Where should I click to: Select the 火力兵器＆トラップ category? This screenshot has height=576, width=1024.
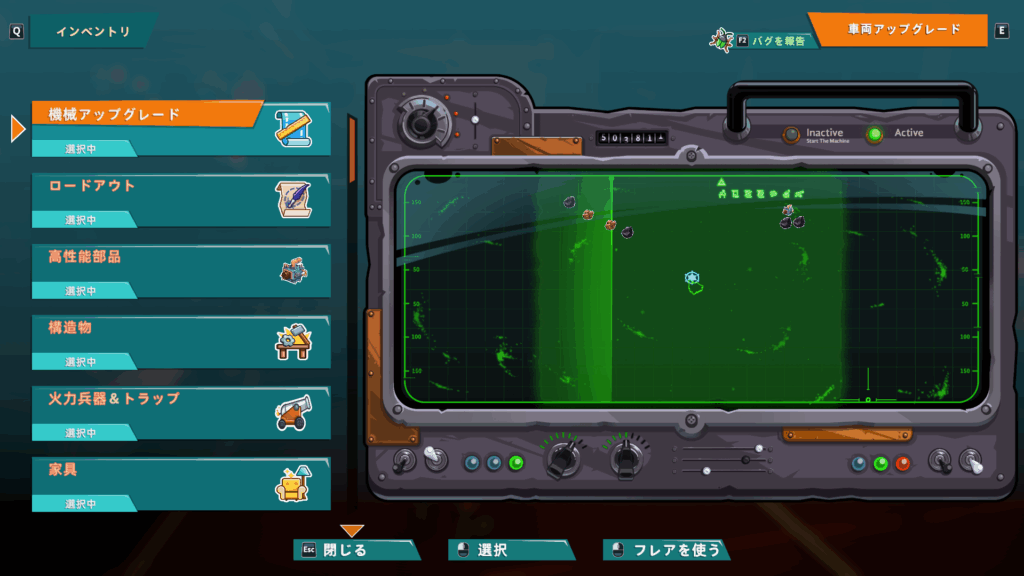[x=180, y=411]
